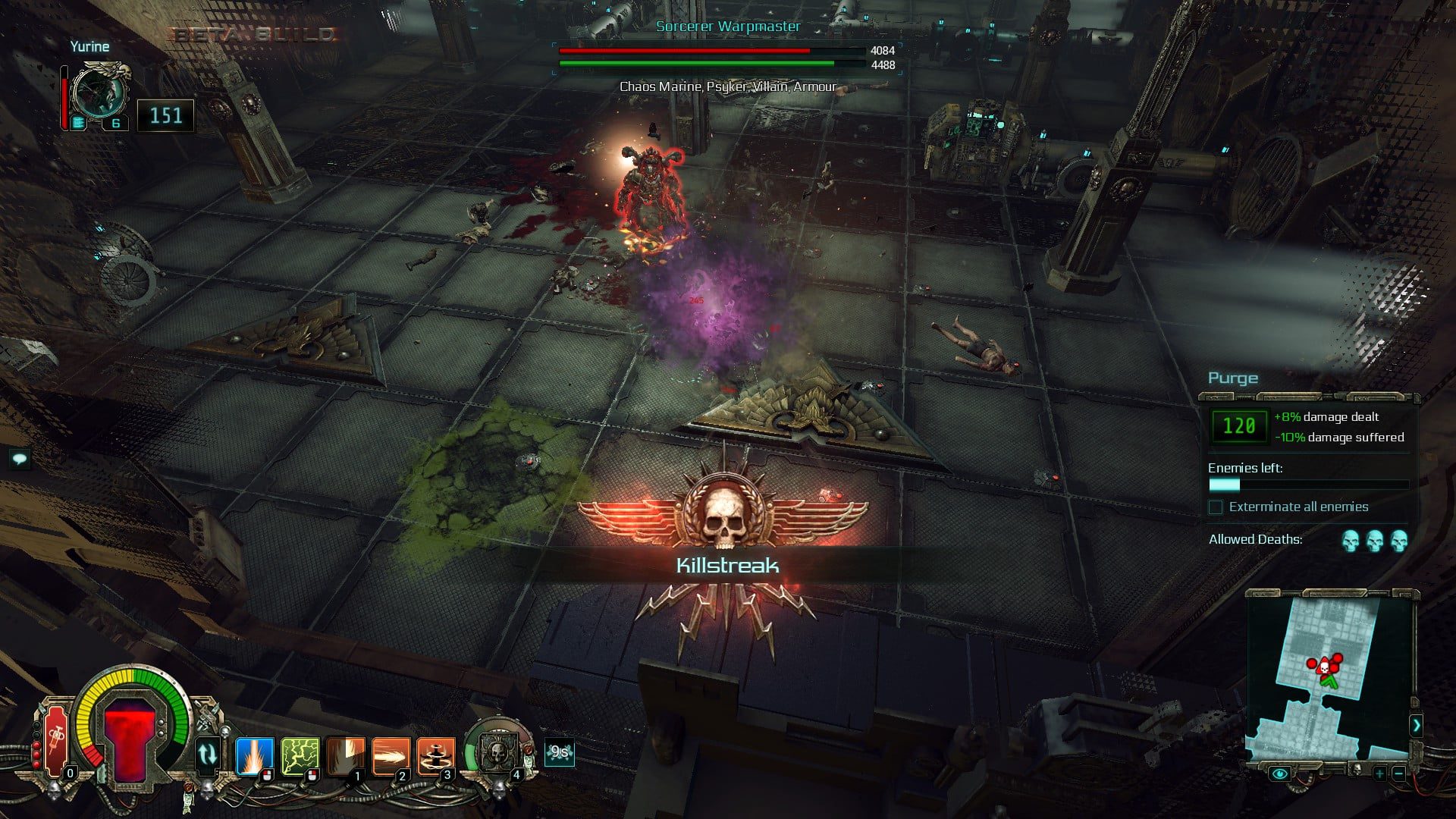Click the Purge mission panel title
The image size is (1456, 819).
point(1232,378)
